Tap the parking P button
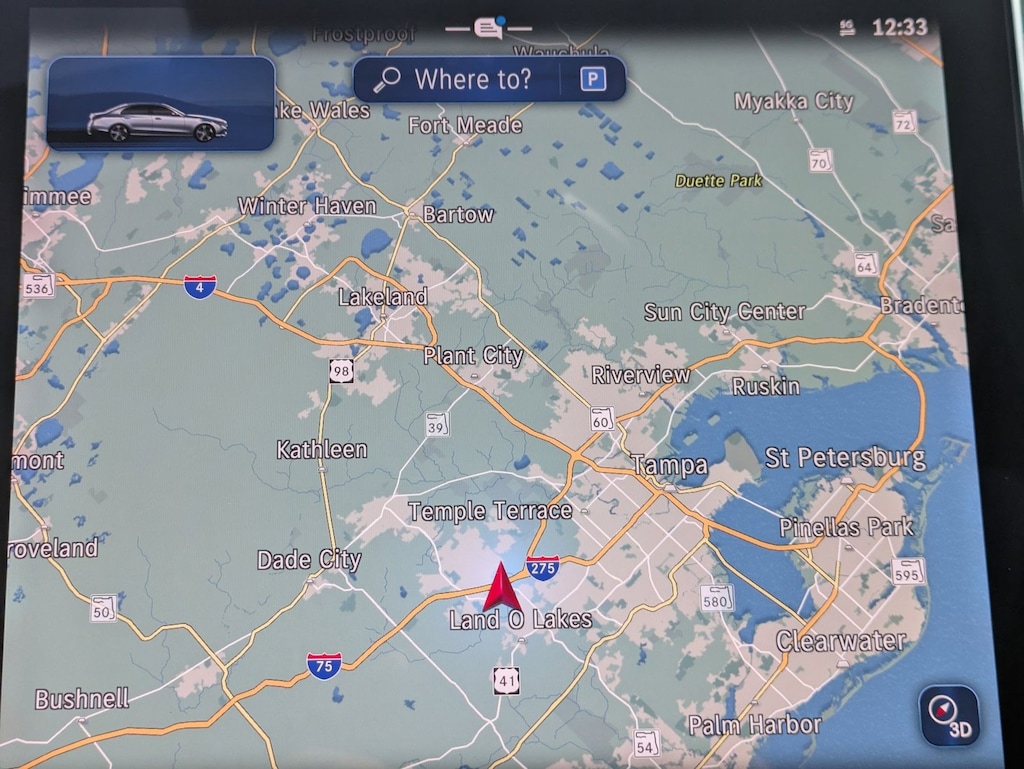The image size is (1024, 769). coord(594,79)
